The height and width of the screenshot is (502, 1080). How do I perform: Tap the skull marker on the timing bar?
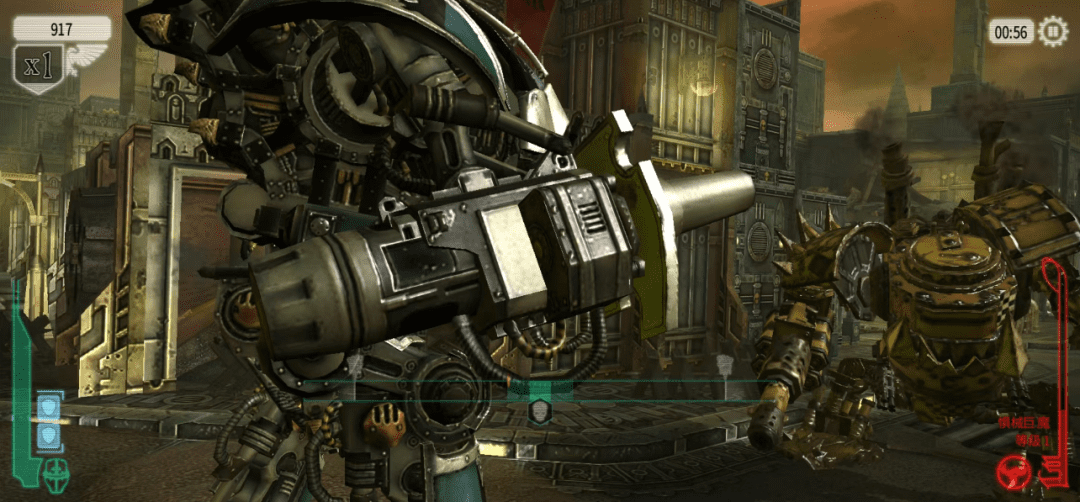(539, 411)
